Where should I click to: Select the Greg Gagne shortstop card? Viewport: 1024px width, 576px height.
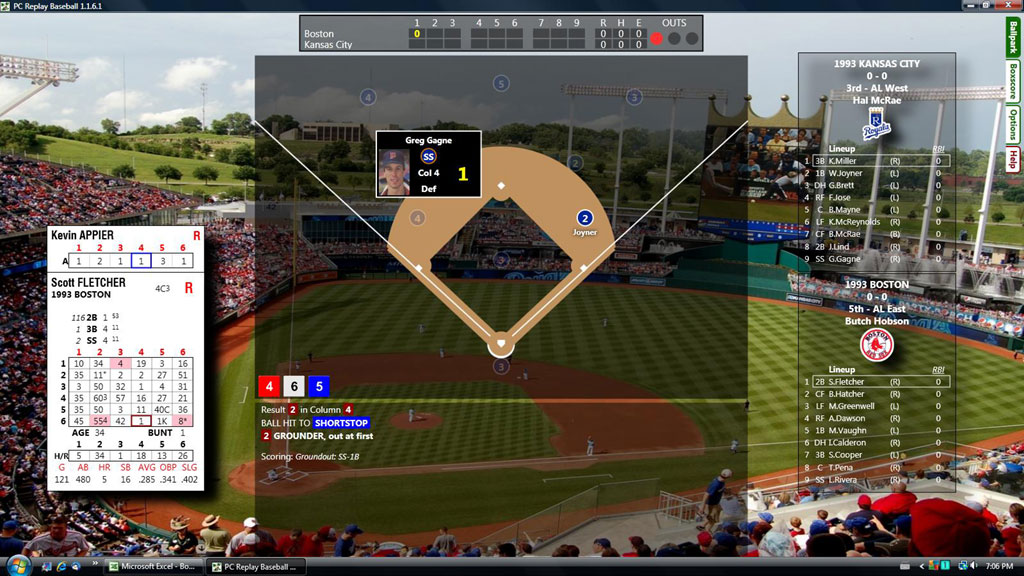click(x=428, y=164)
